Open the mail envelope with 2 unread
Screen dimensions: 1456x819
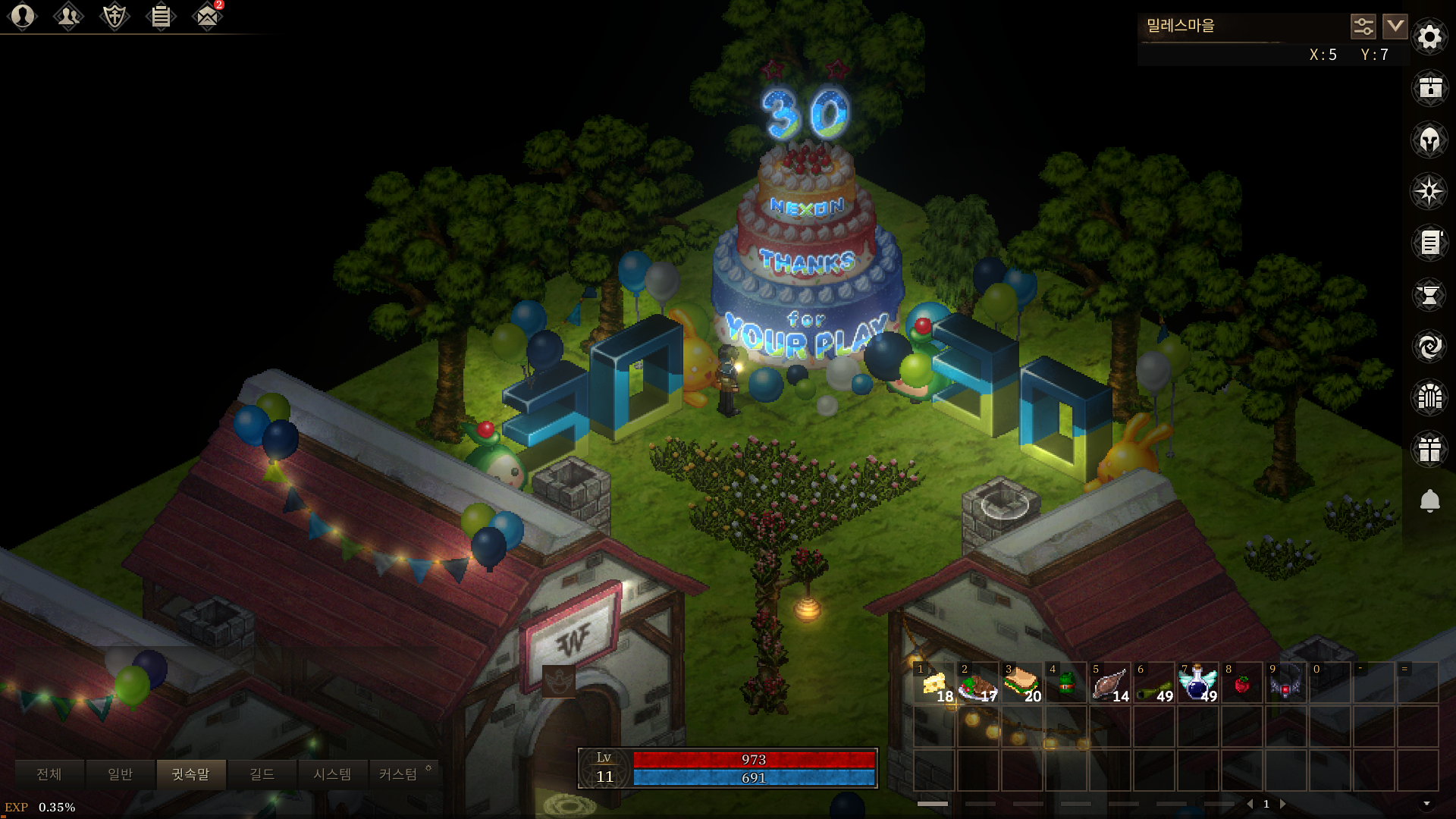207,16
